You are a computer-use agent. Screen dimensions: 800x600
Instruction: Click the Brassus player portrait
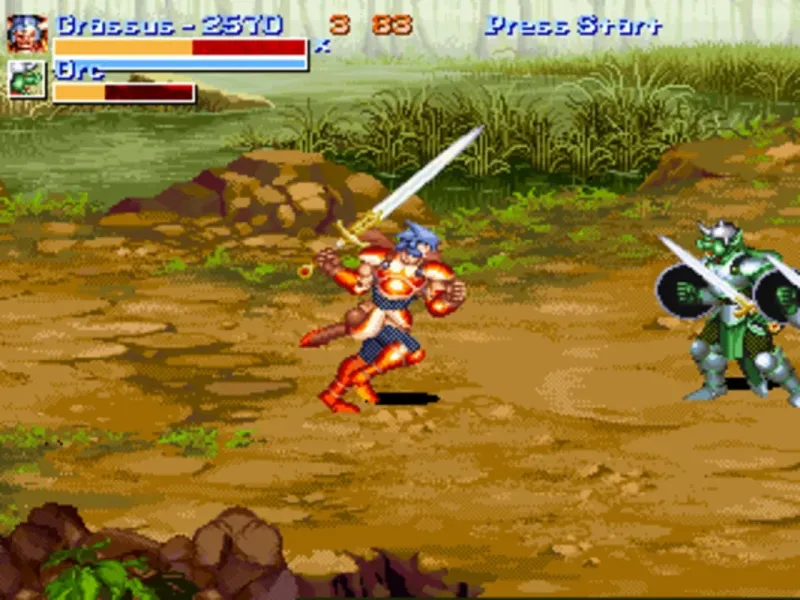[x=27, y=34]
